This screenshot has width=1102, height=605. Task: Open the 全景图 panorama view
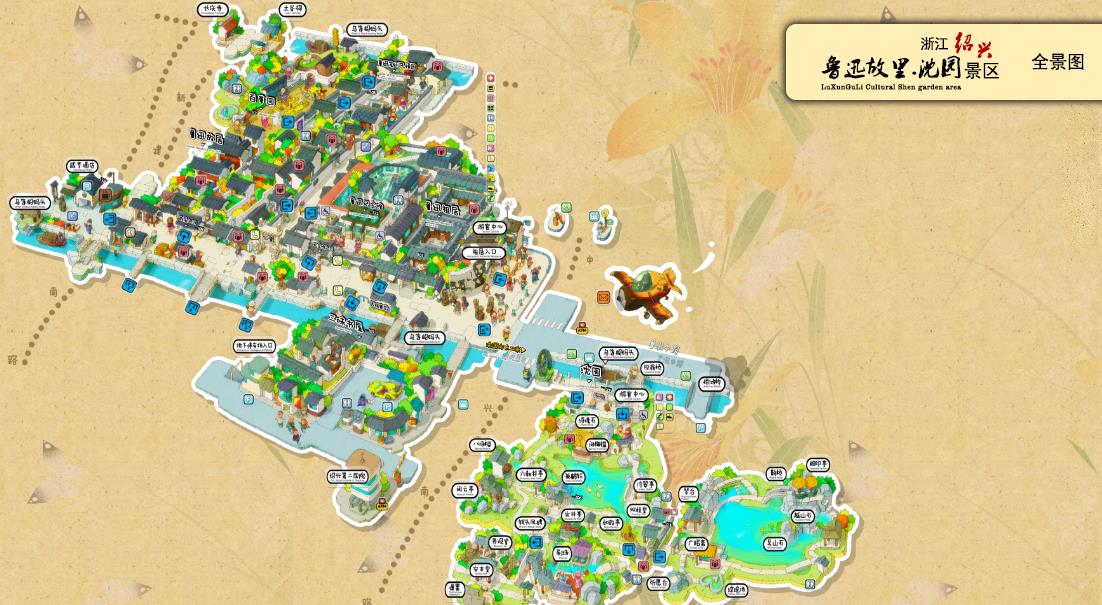click(x=1057, y=62)
